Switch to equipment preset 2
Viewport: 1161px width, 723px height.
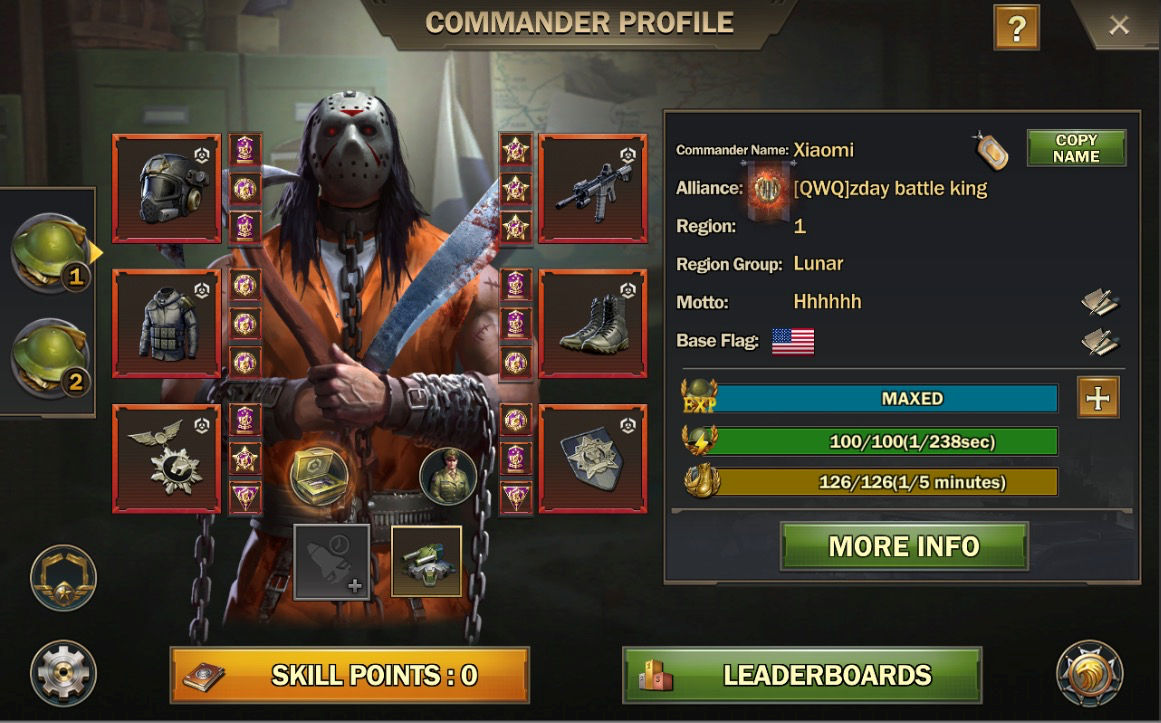50,357
